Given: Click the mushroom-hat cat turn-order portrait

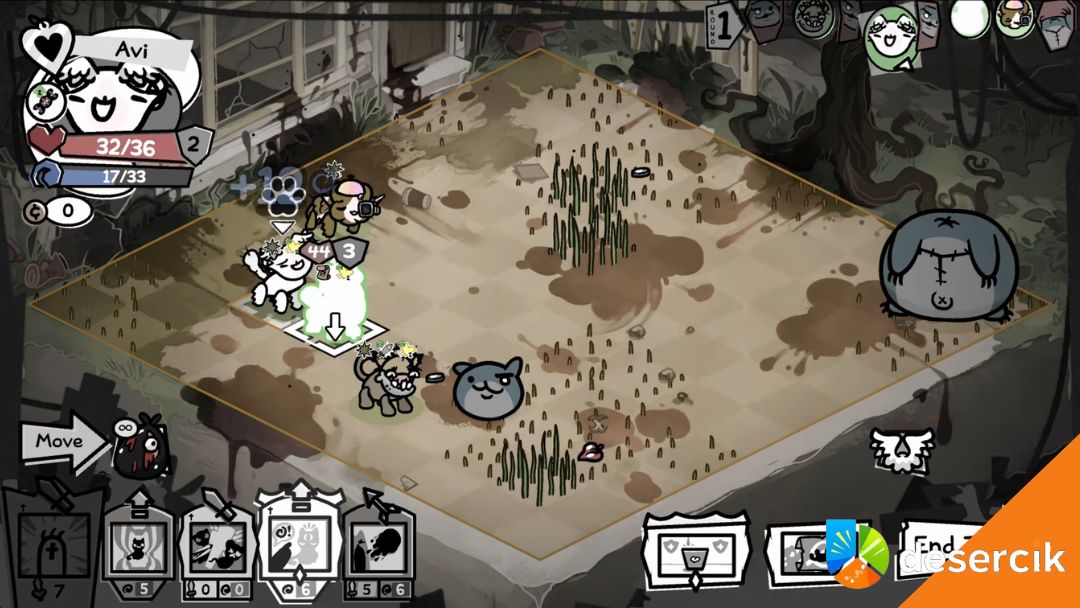Looking at the screenshot, I should tap(1013, 18).
